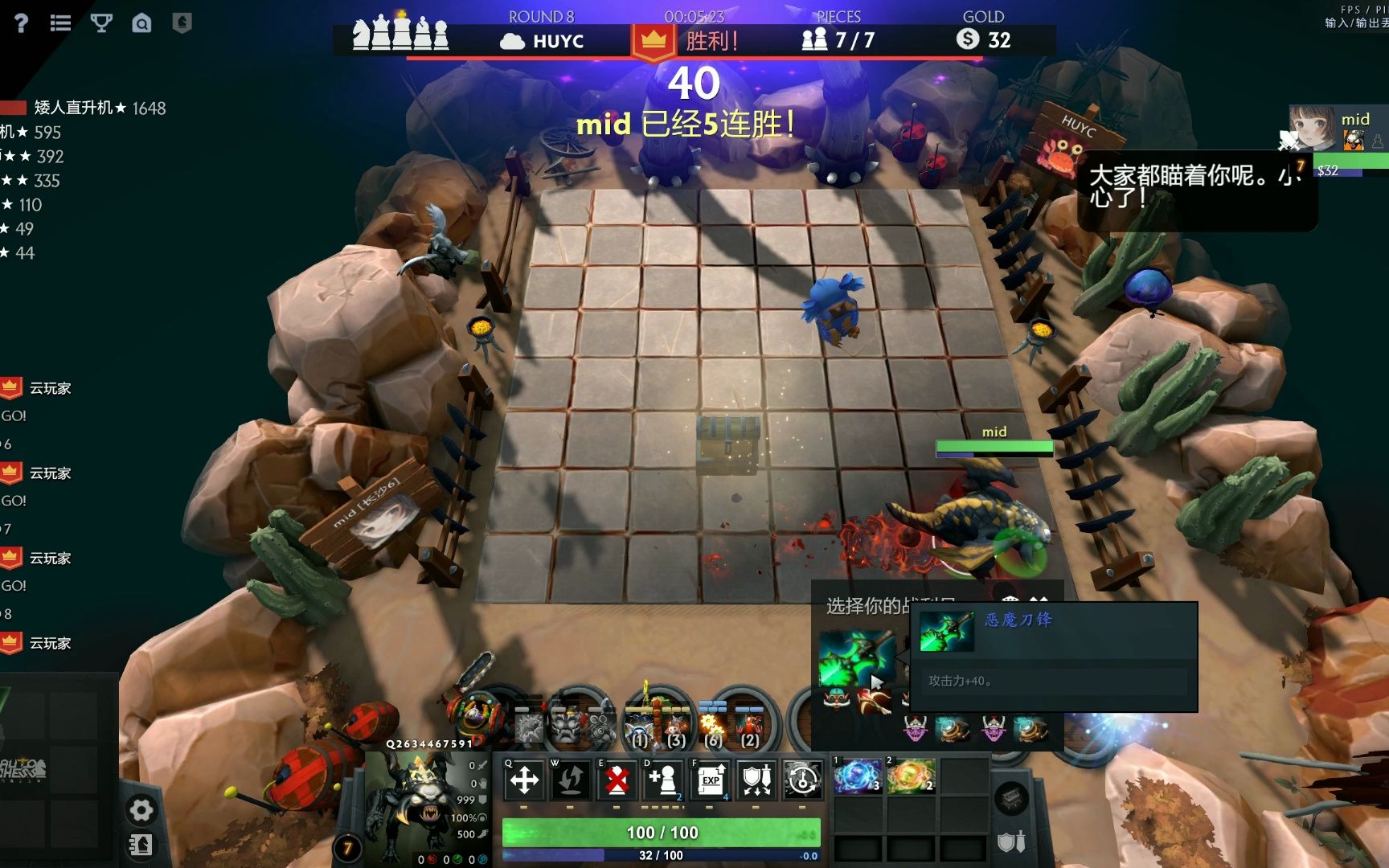Select the green-orange orb item in slot 2
This screenshot has height=868, width=1389.
tap(911, 777)
